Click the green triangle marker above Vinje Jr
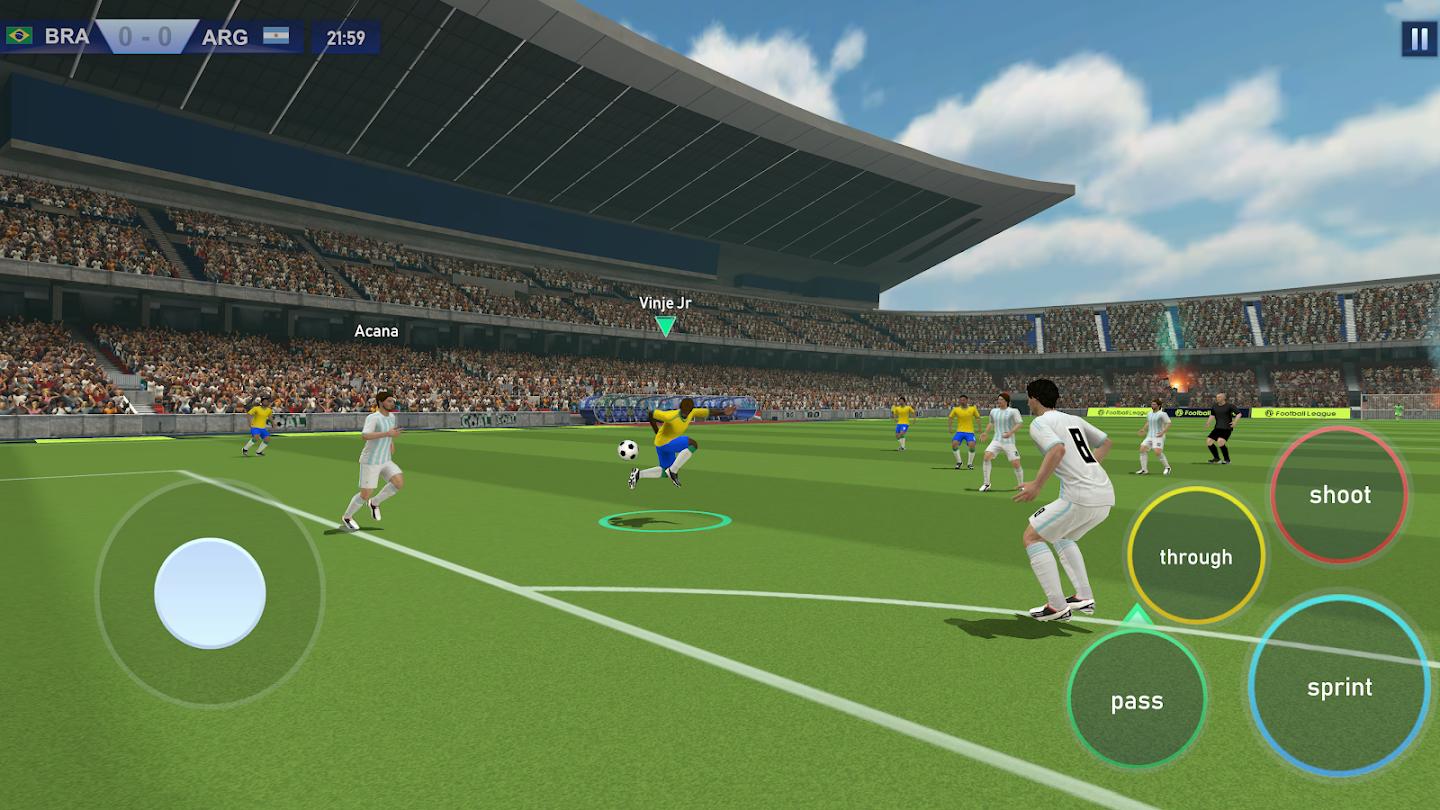 (x=666, y=322)
